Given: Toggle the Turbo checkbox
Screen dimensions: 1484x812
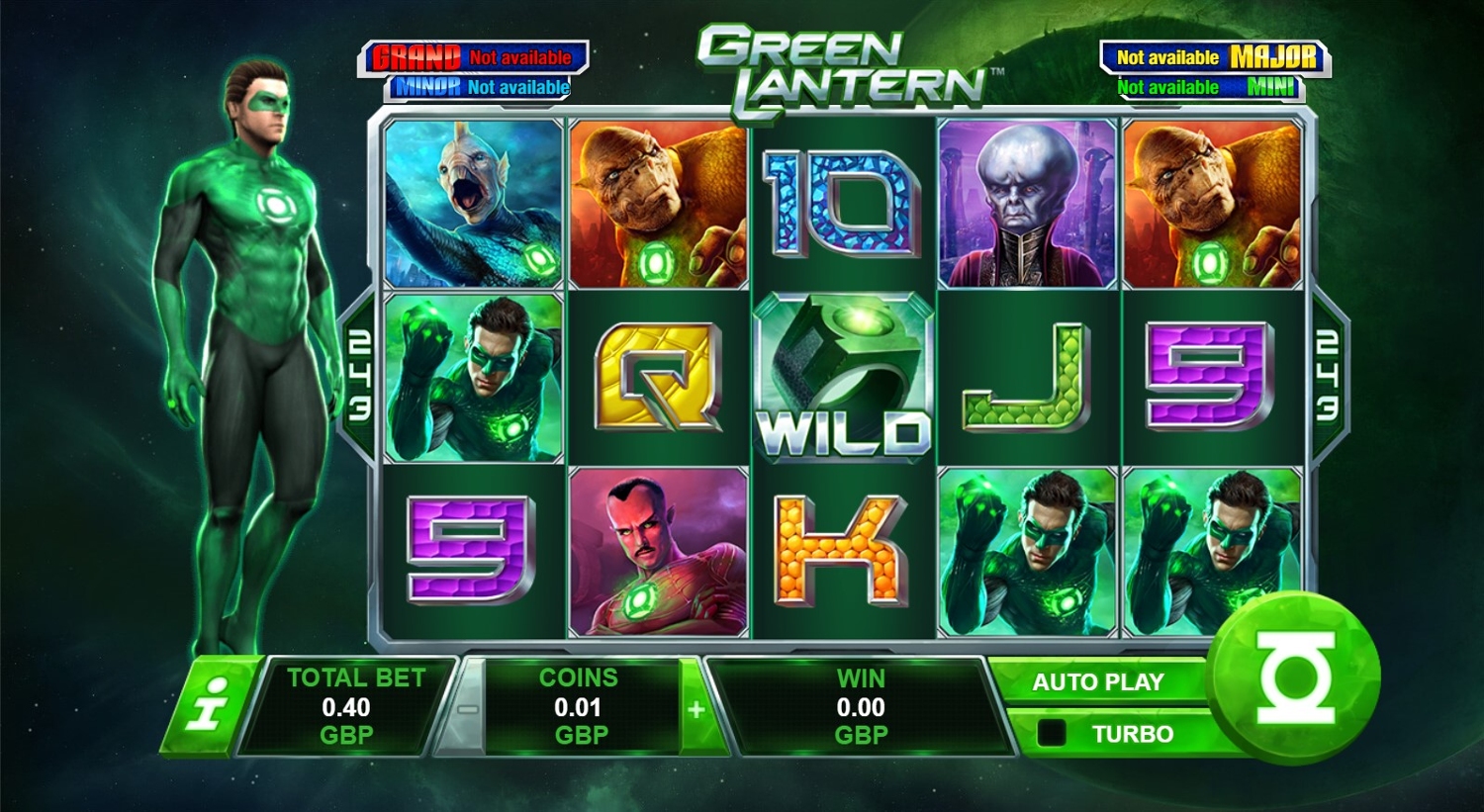Looking at the screenshot, I should (x=1052, y=733).
